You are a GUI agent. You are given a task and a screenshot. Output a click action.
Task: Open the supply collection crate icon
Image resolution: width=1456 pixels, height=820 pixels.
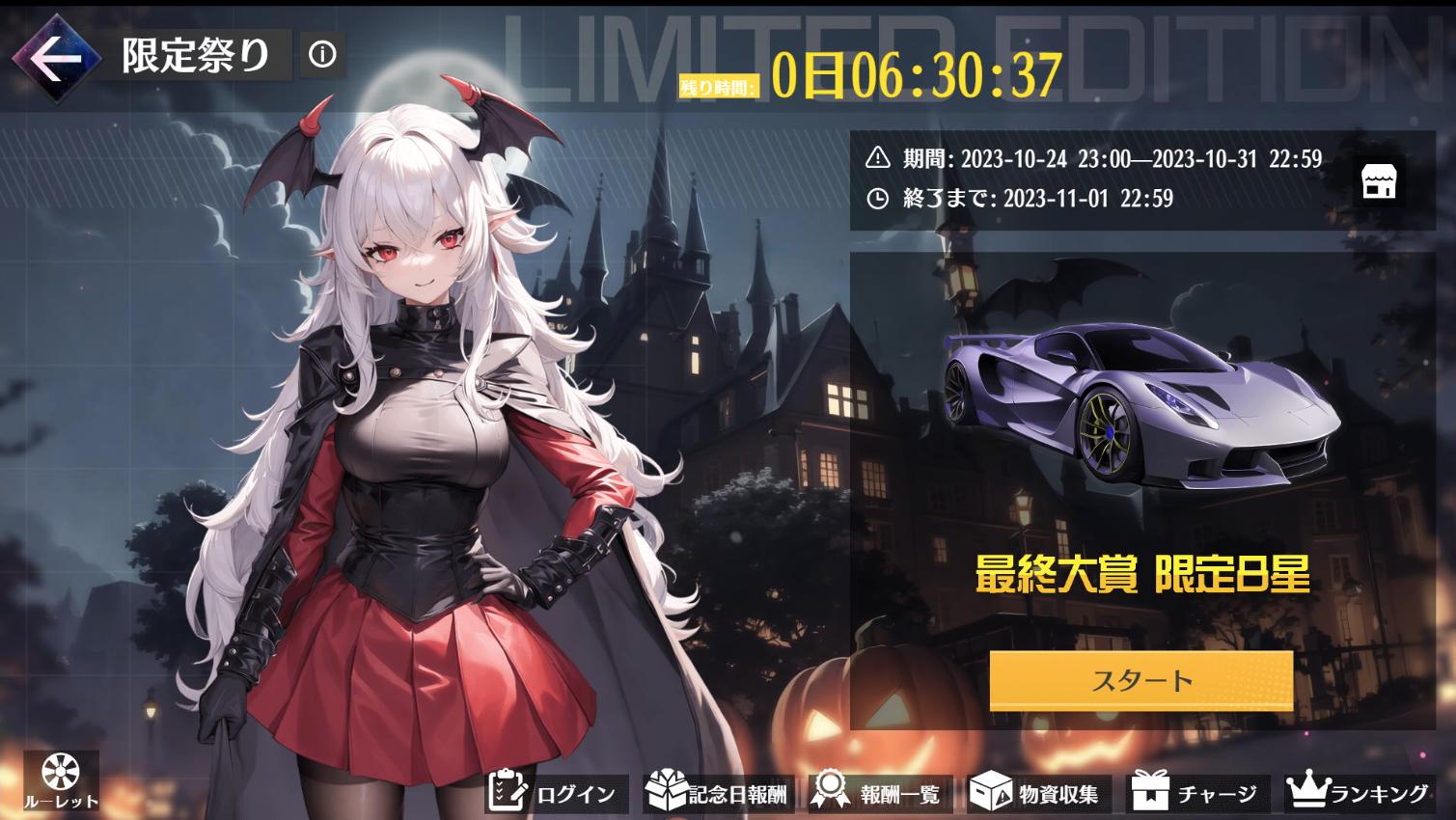(990, 791)
